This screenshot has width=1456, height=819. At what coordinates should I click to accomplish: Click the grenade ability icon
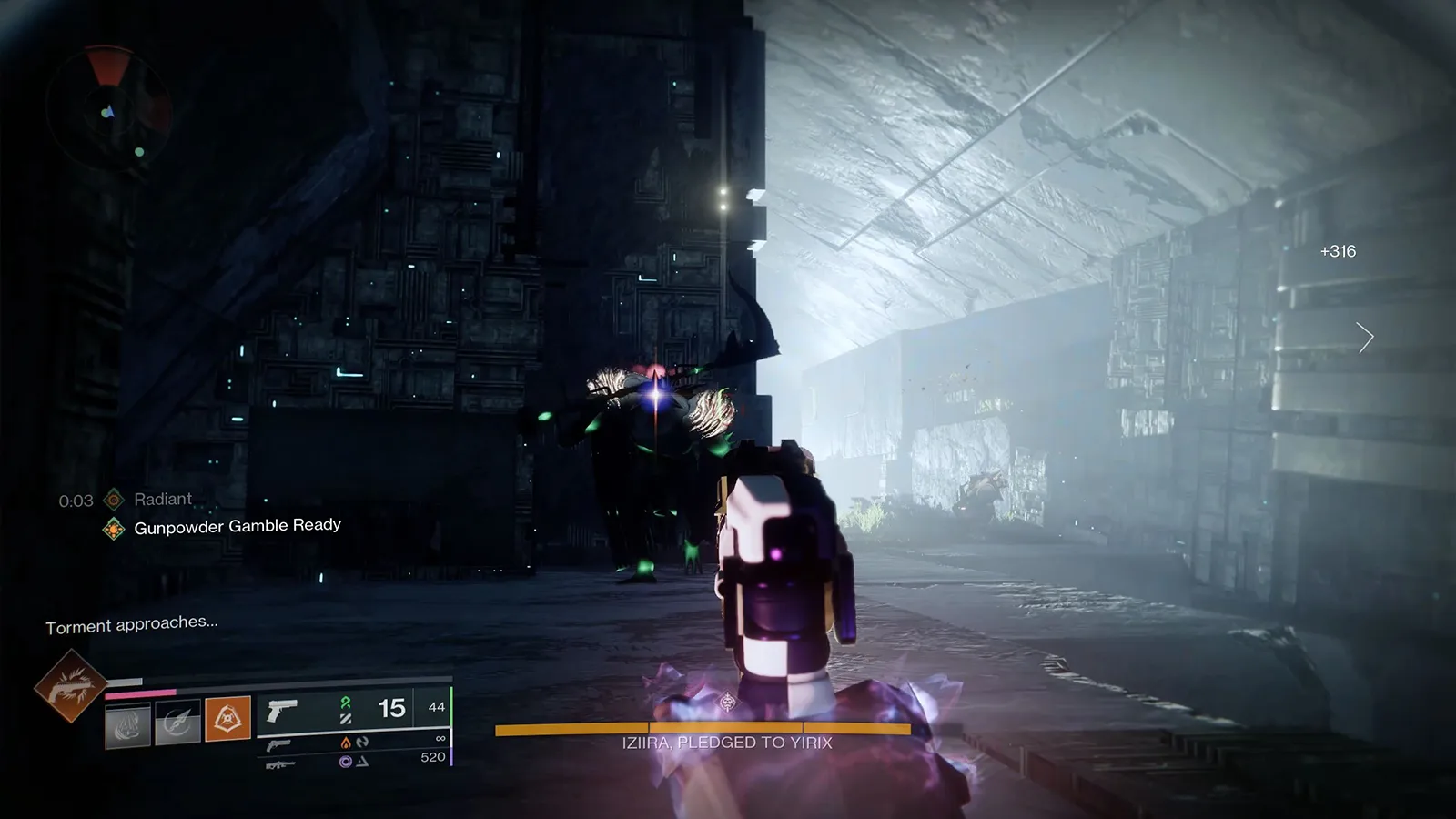127,723
